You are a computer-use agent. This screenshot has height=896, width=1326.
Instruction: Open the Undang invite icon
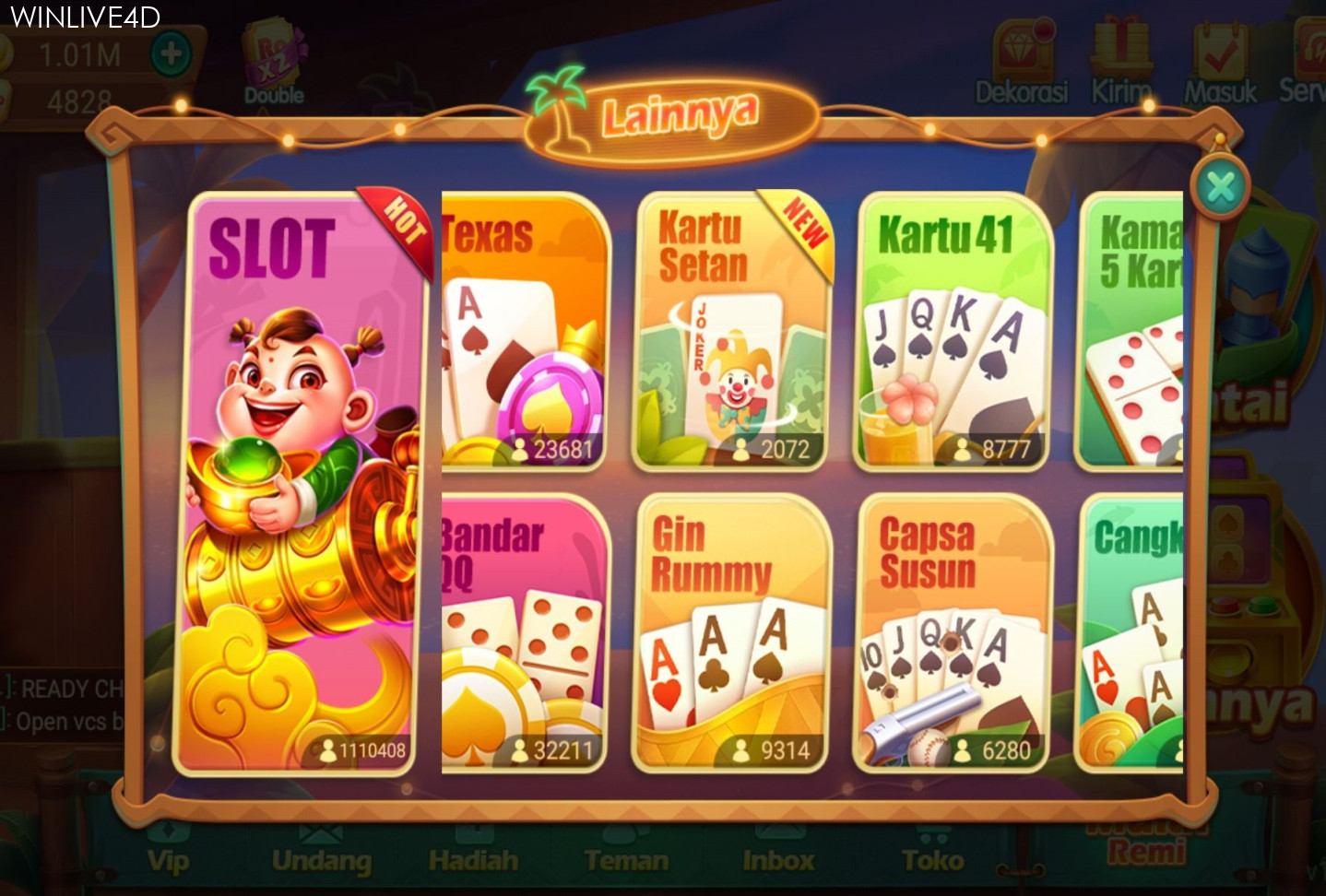pyautogui.click(x=321, y=858)
